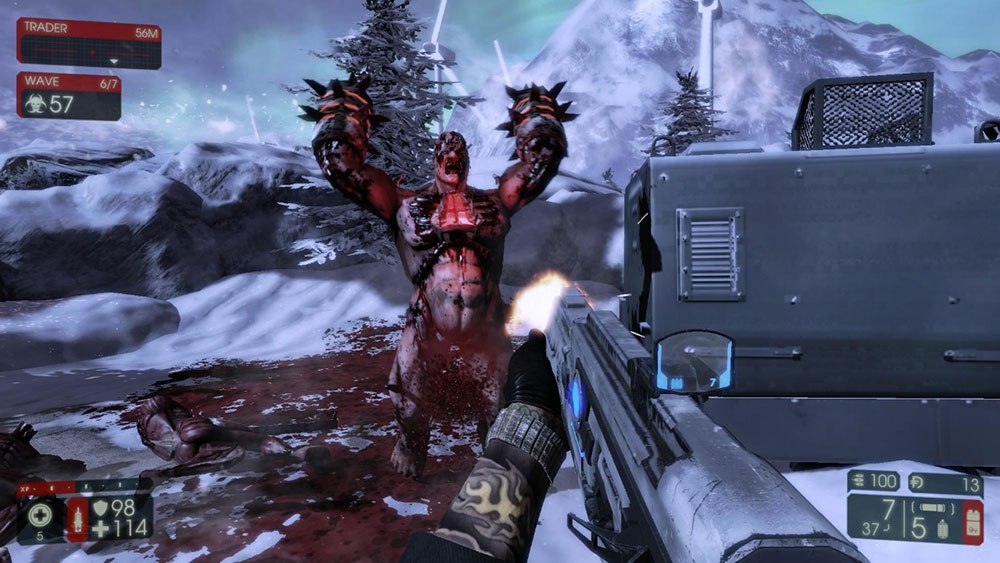Click the biohazard wave tracker icon
The width and height of the screenshot is (1000, 563).
point(35,103)
